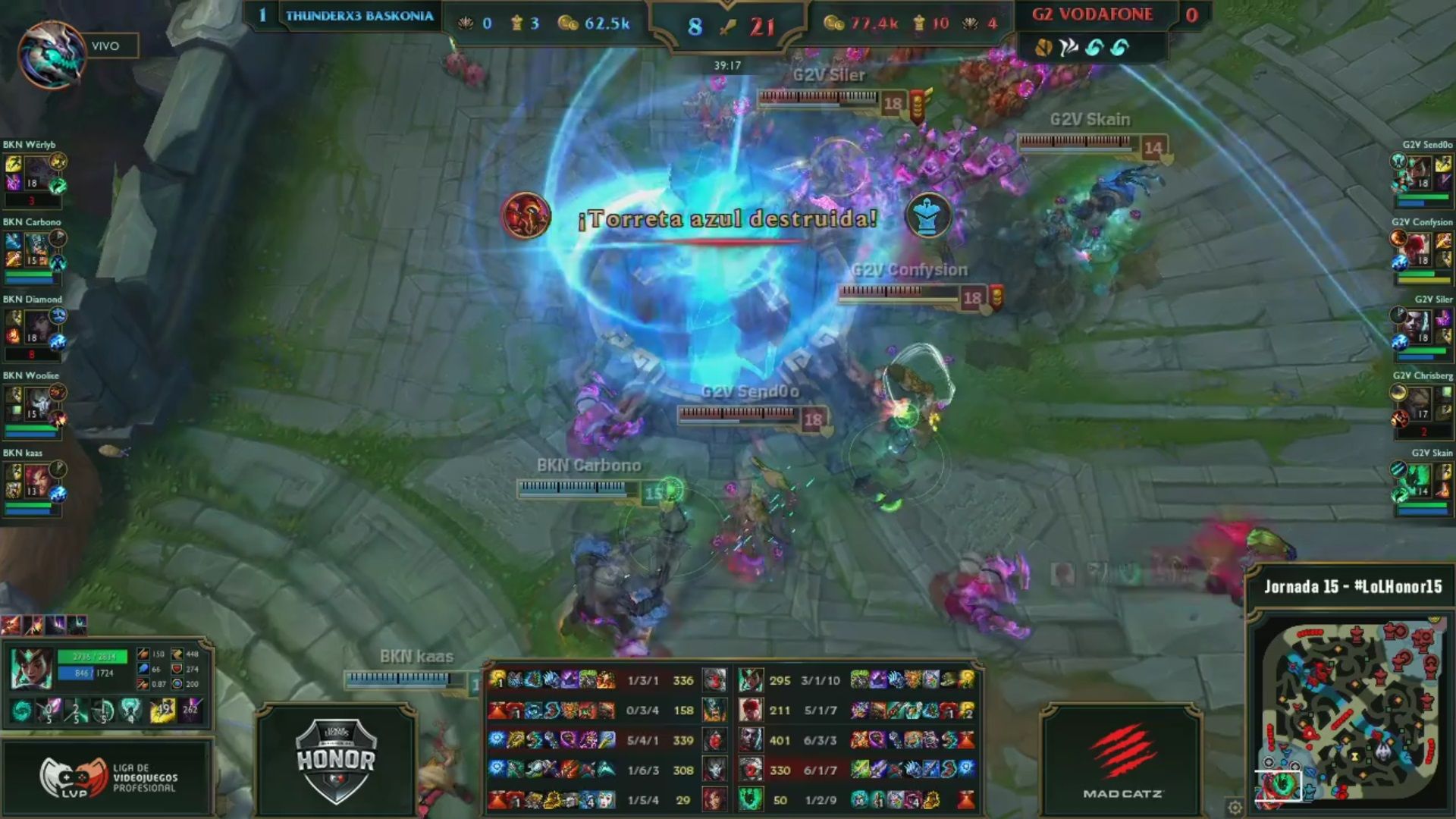
Task: Select G2V Send0o's player panel
Action: tap(1421, 174)
